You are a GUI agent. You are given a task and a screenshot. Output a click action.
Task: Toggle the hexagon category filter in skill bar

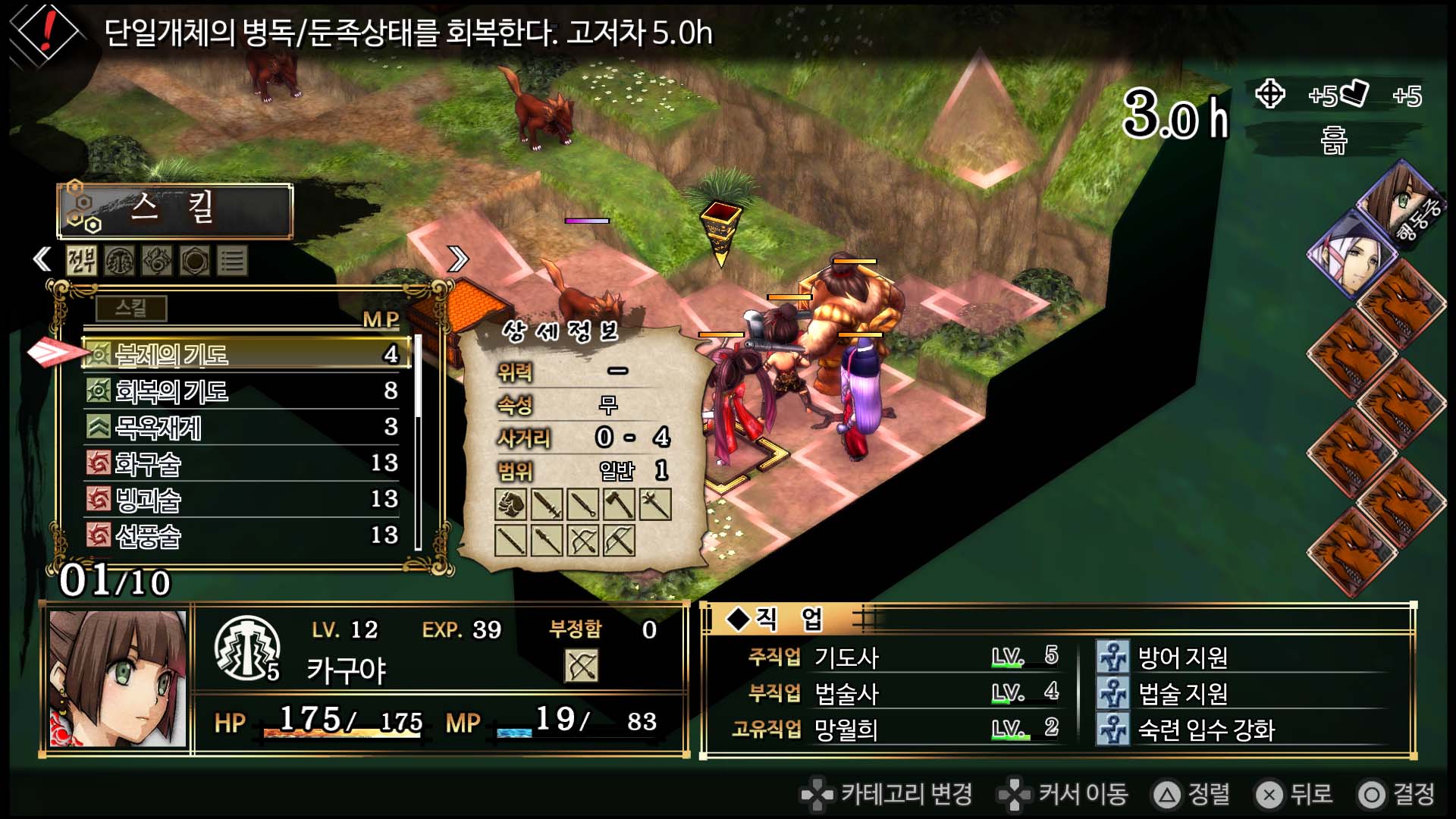point(195,260)
